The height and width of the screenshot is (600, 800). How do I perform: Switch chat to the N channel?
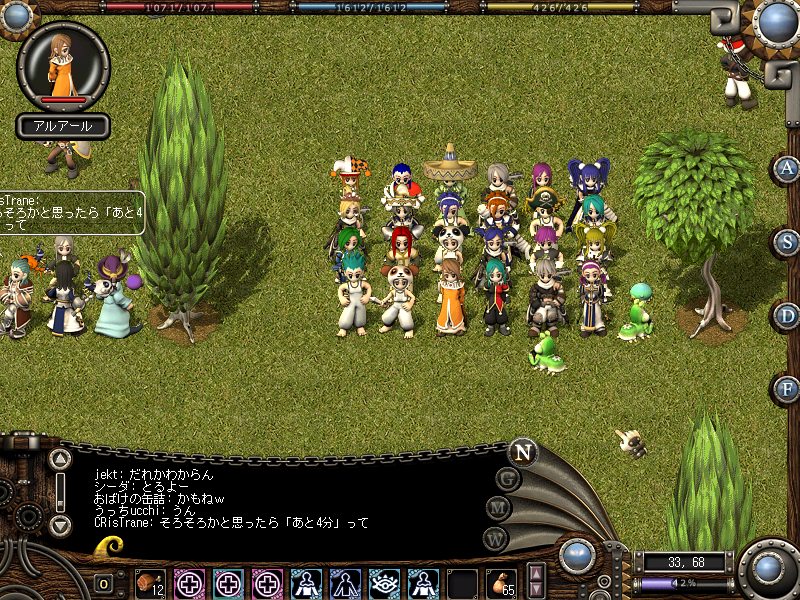[x=522, y=451]
